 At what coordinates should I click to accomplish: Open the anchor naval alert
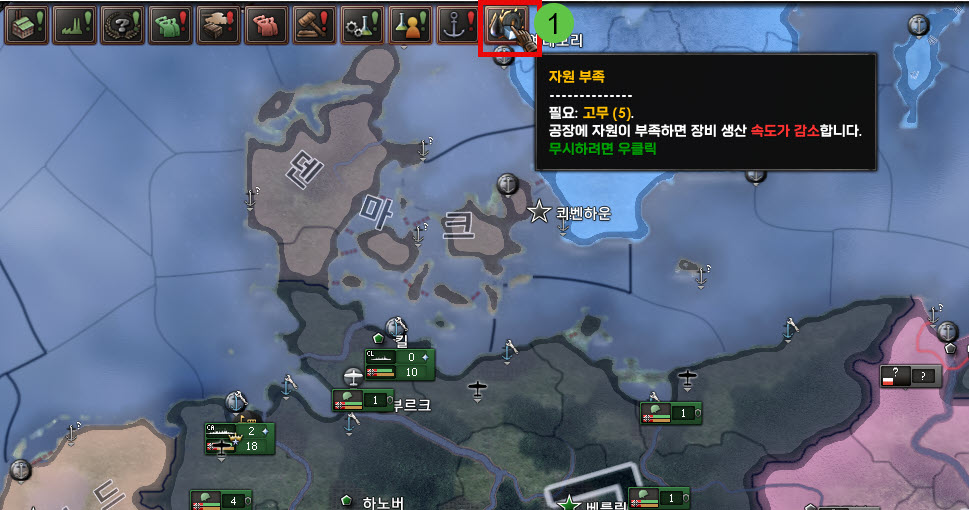click(459, 24)
